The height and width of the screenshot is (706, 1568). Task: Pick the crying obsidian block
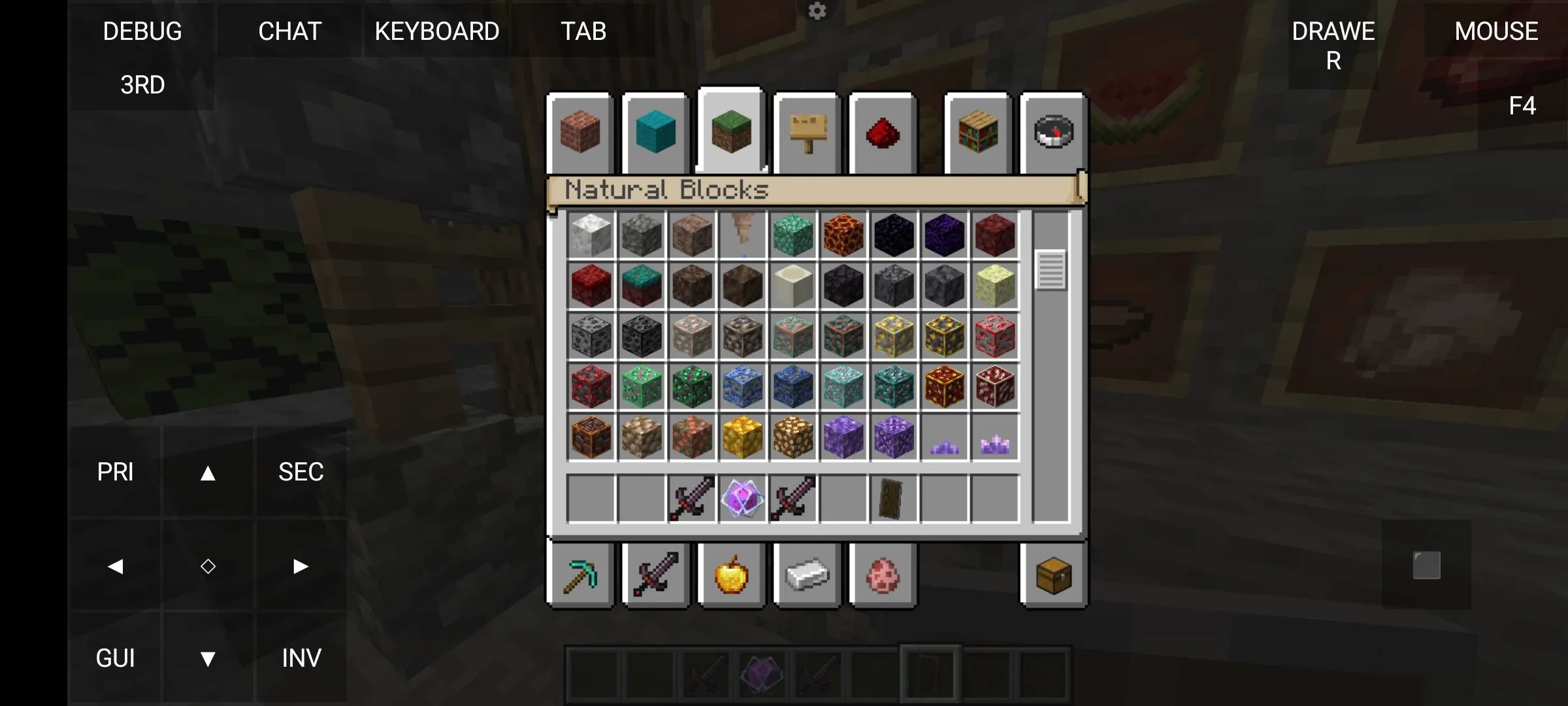tap(944, 237)
